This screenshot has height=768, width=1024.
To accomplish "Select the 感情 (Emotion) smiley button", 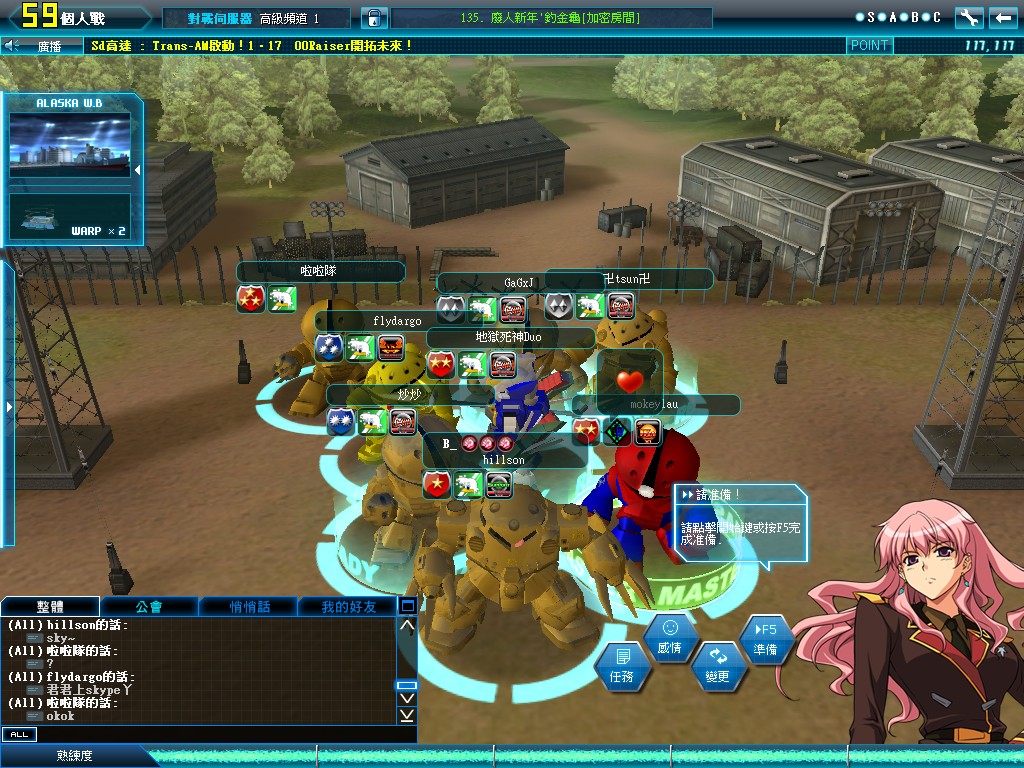I will [670, 638].
